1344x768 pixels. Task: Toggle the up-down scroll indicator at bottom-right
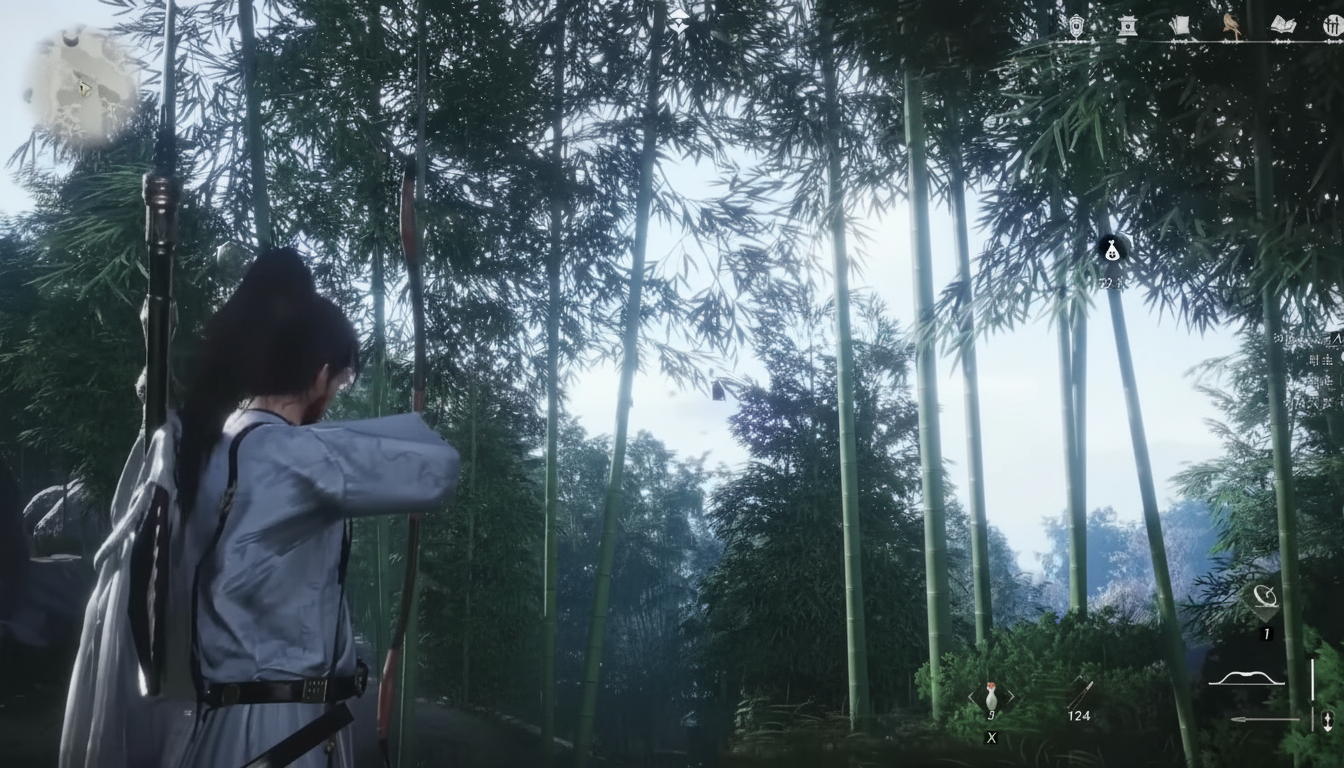pyautogui.click(x=1328, y=719)
